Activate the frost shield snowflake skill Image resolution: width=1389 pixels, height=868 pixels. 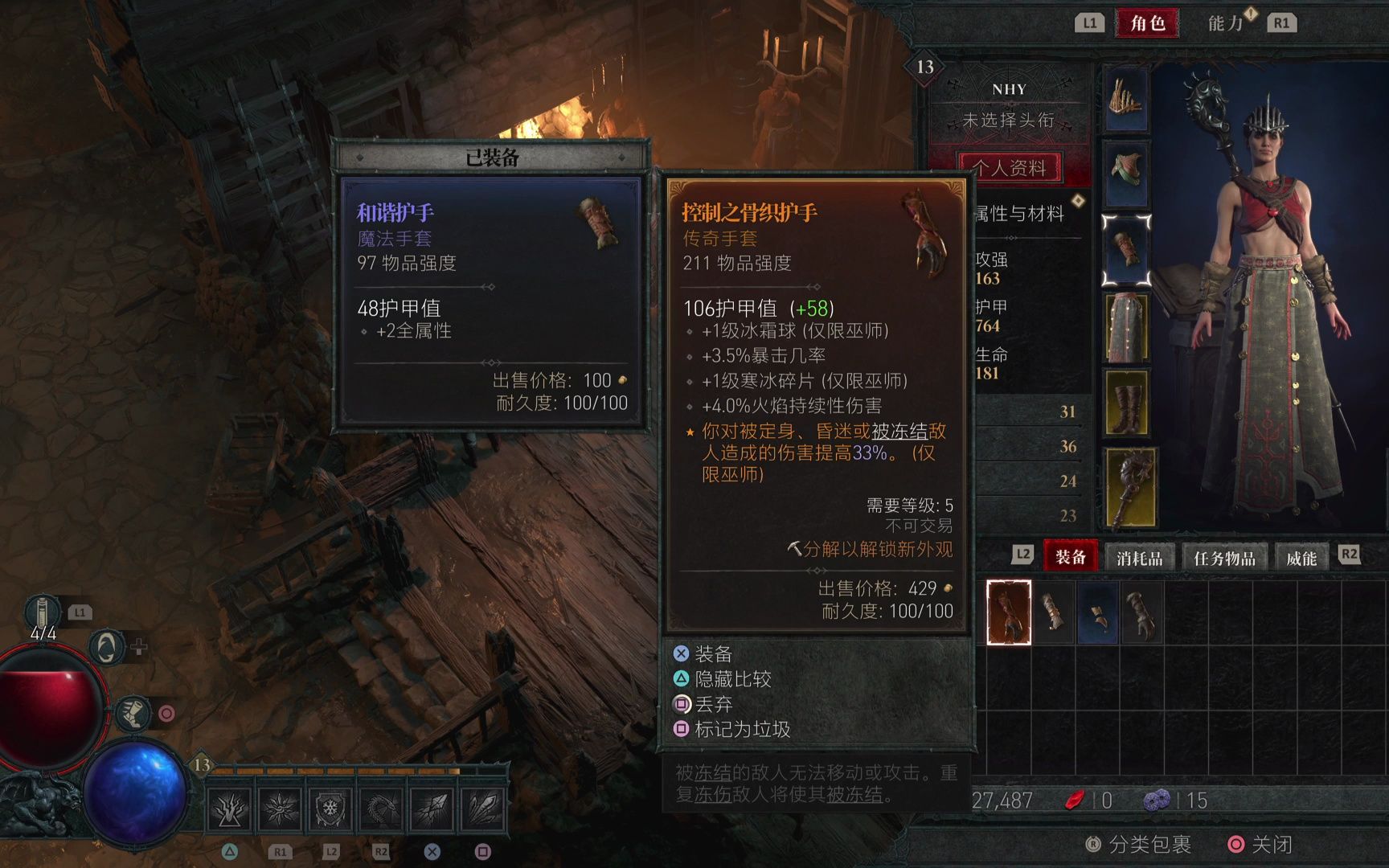(330, 809)
